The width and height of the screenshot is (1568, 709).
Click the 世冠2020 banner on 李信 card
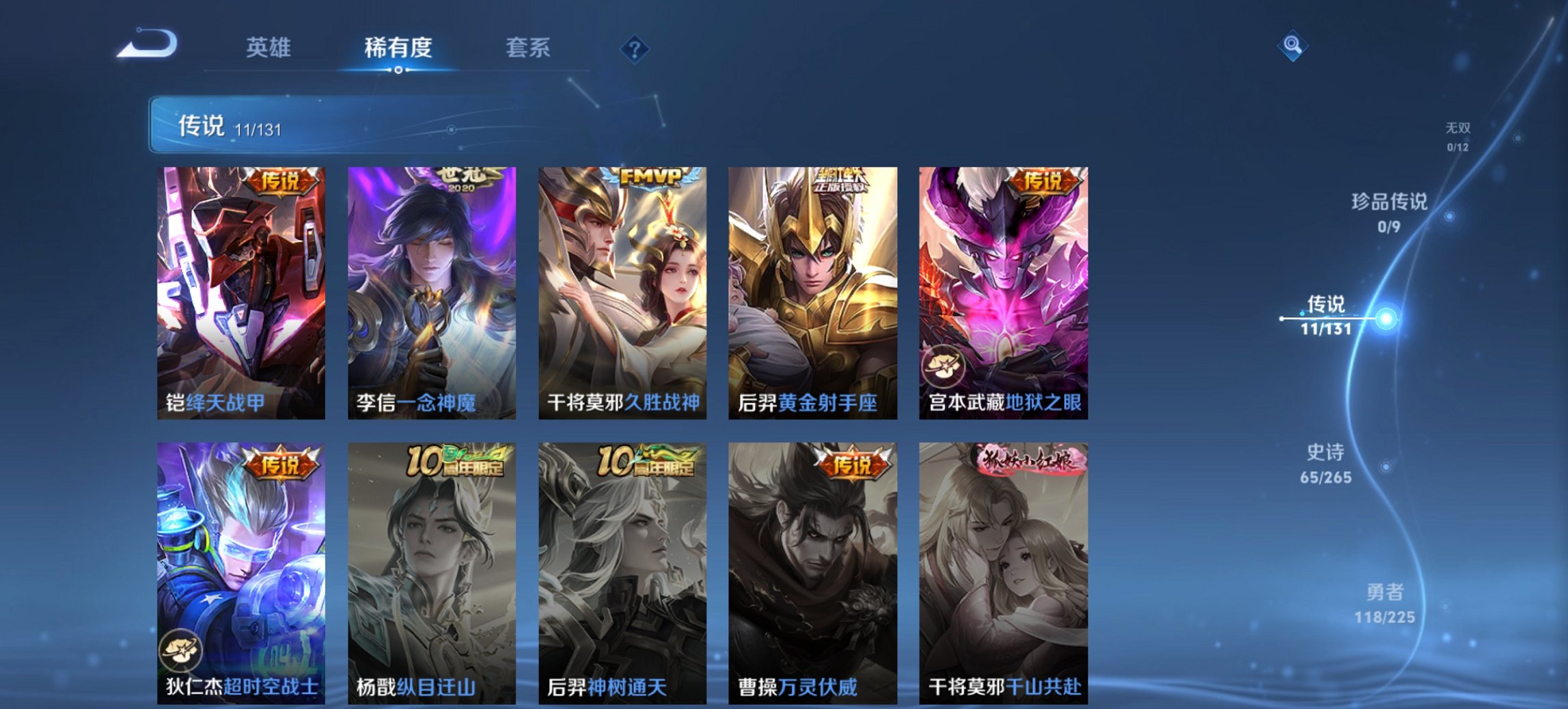(469, 179)
